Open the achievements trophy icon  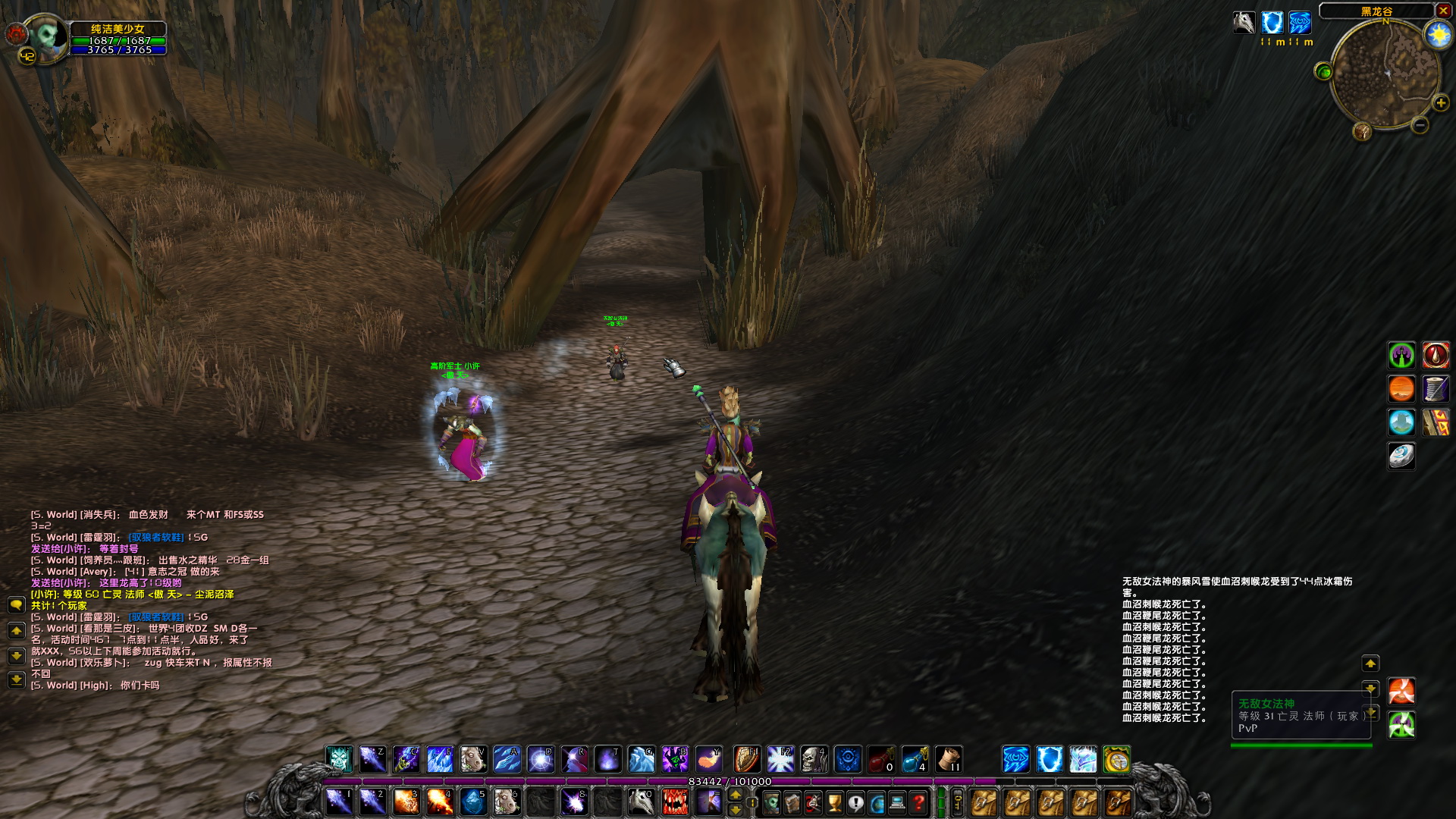tap(833, 803)
